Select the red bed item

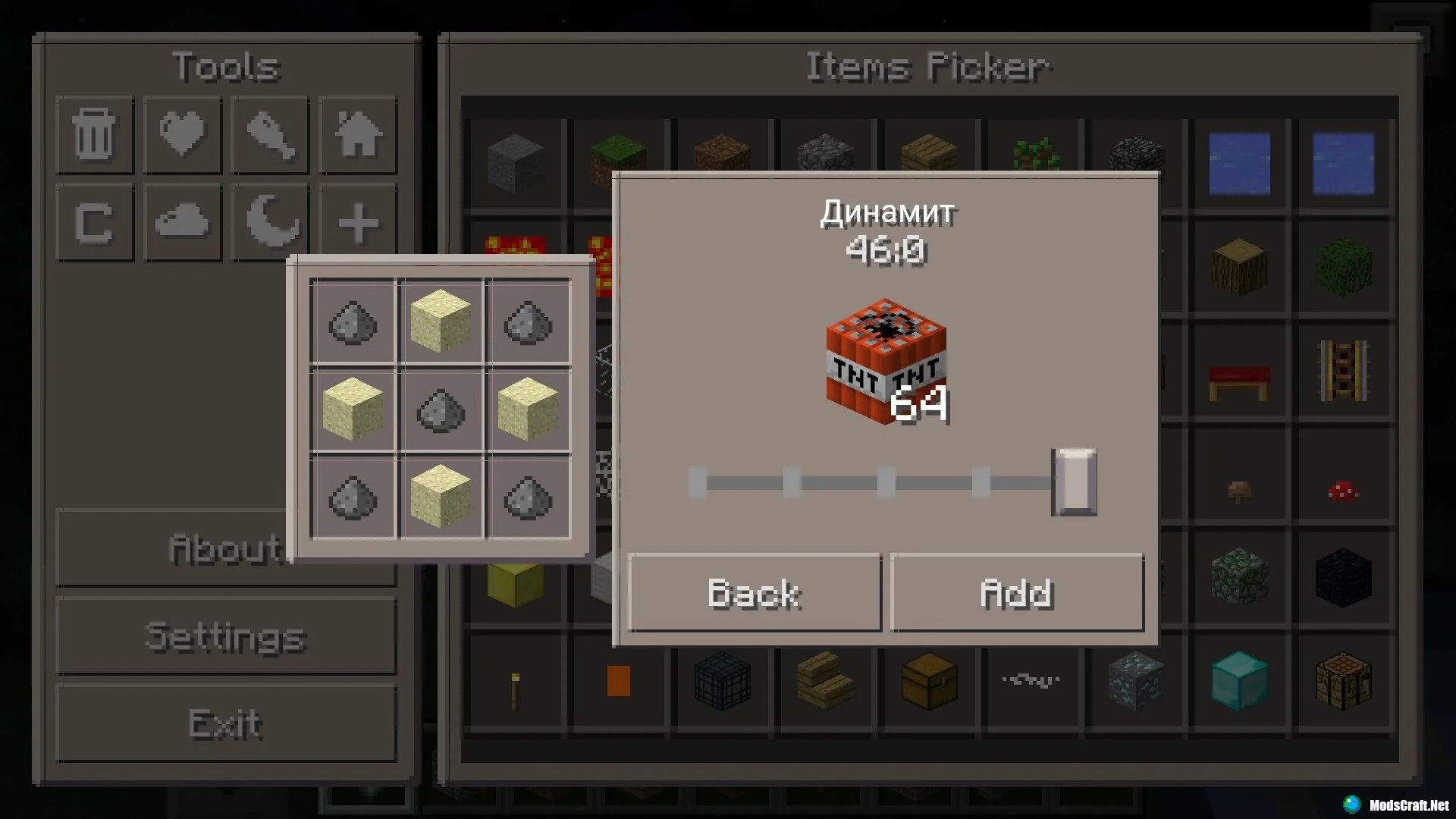pyautogui.click(x=1238, y=381)
